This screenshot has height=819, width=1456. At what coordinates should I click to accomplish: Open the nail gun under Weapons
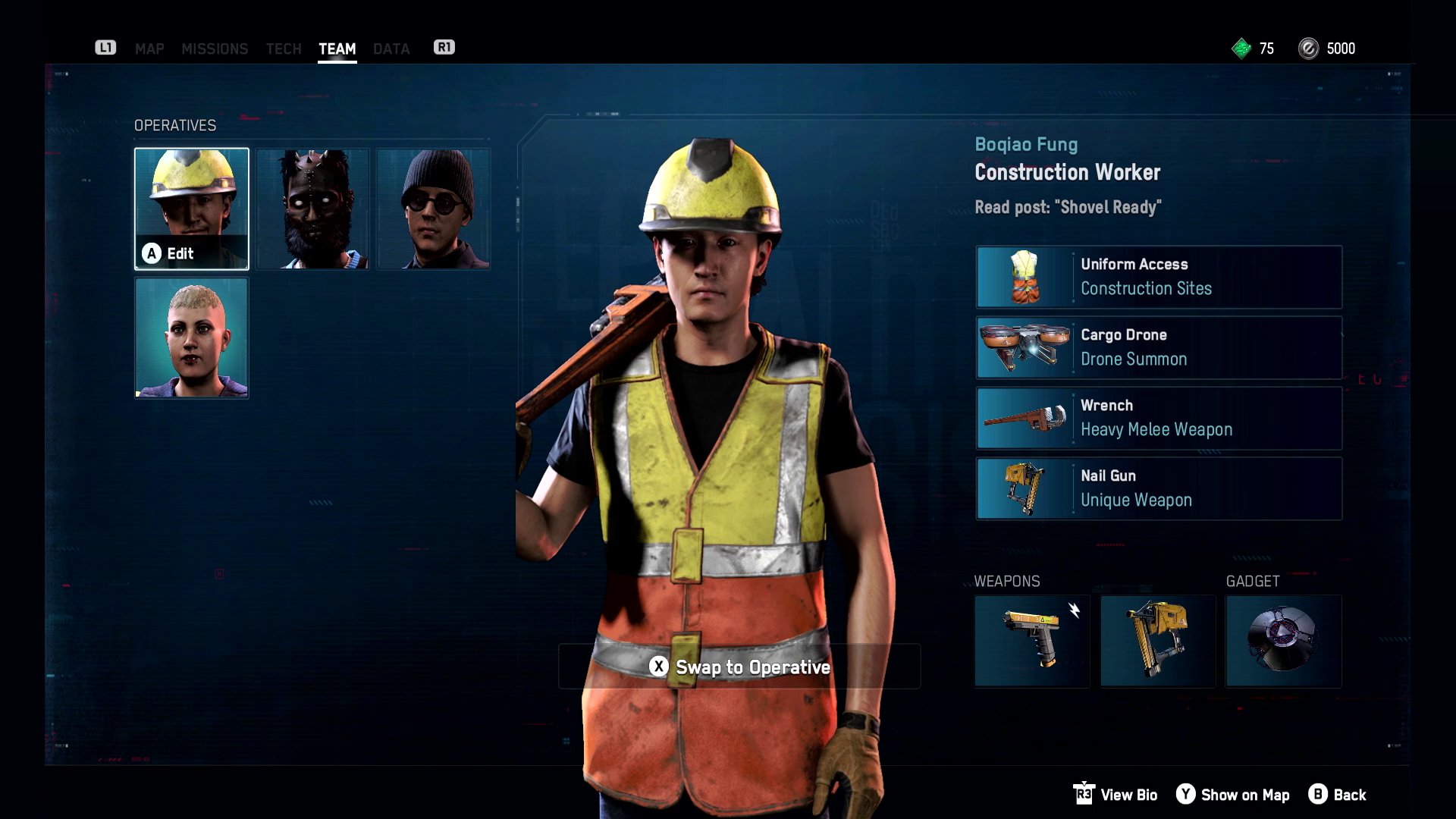(1158, 641)
